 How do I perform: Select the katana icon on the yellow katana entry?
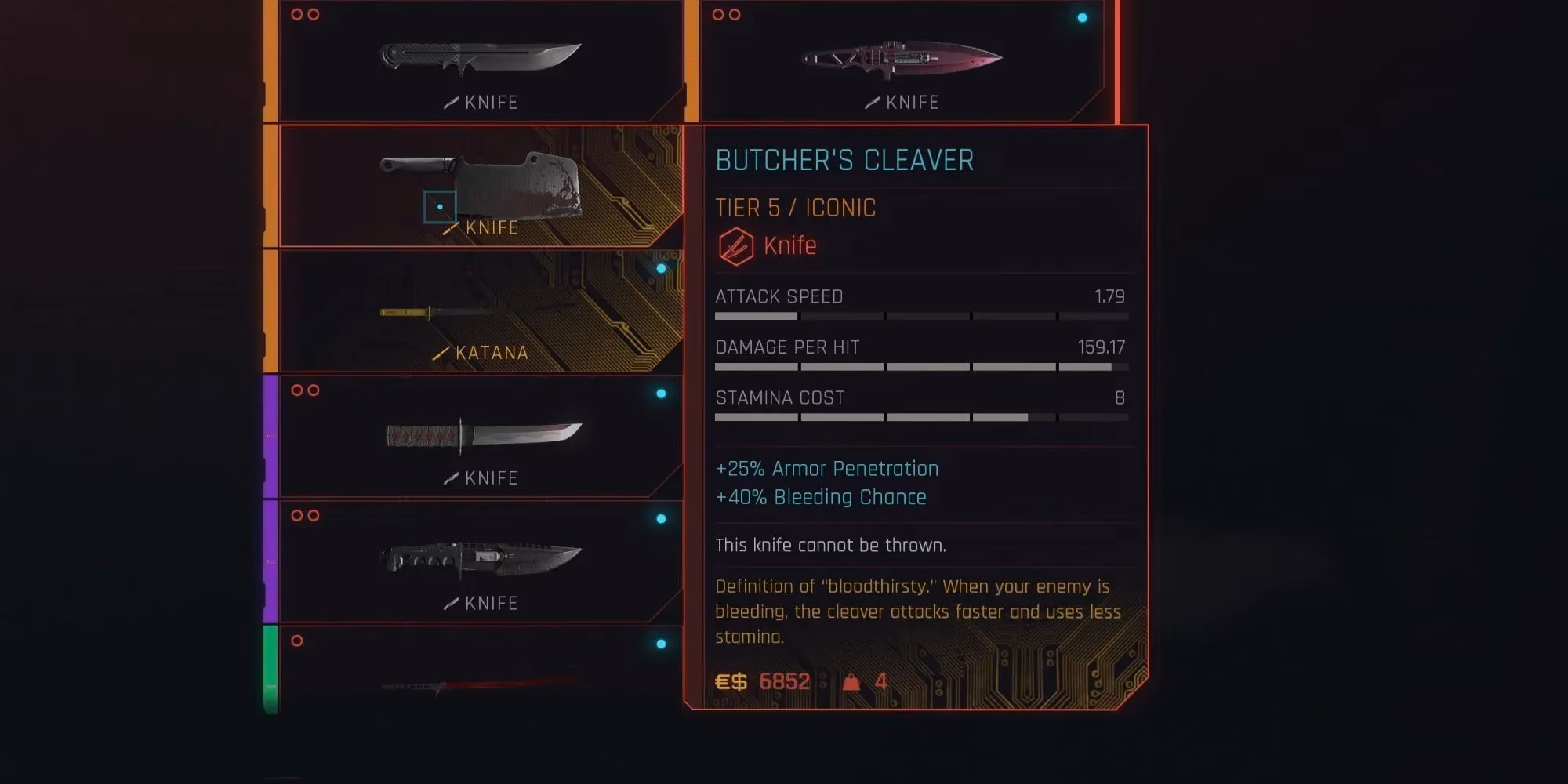click(x=441, y=353)
